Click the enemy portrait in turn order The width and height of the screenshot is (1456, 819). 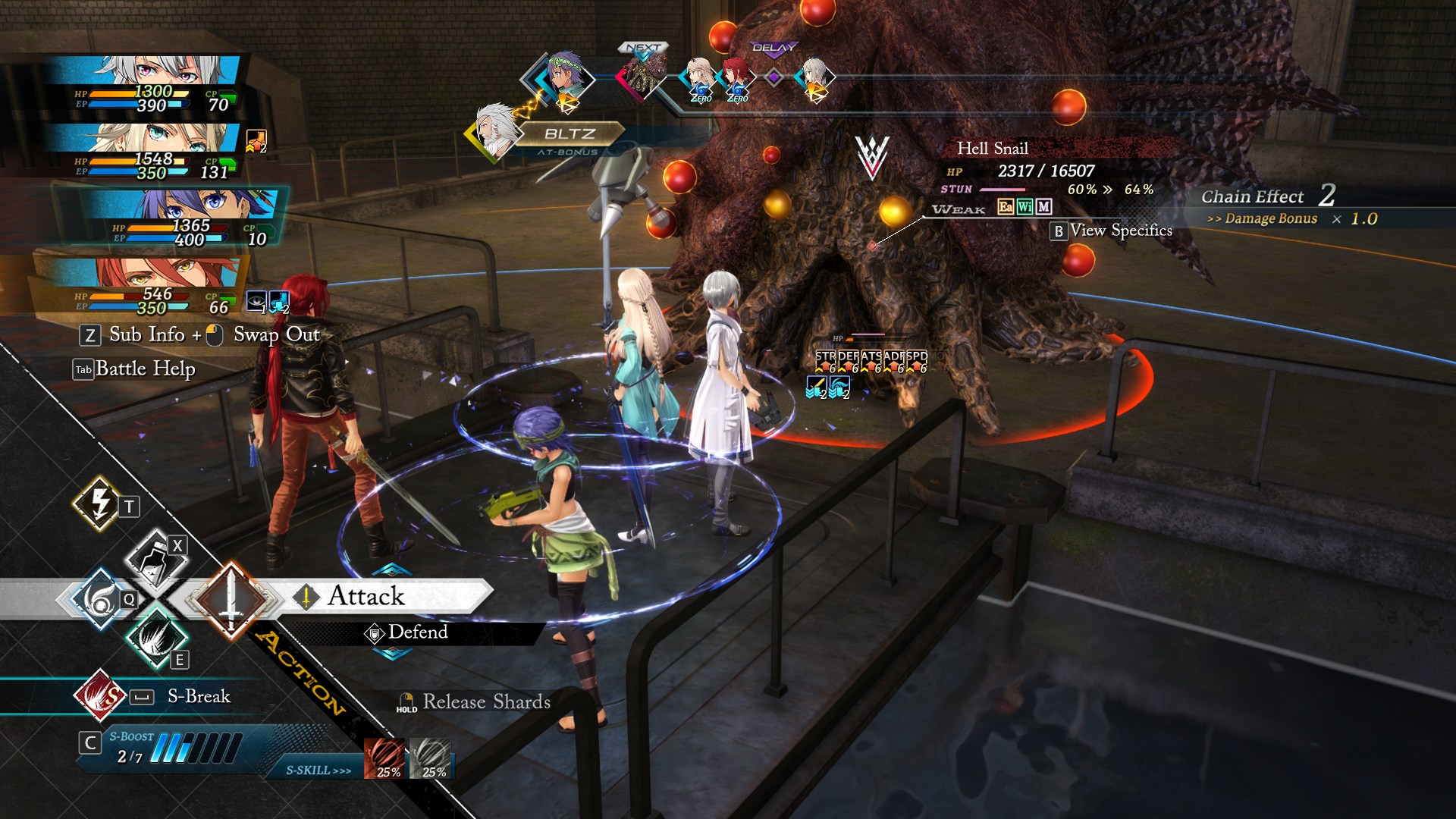pos(643,76)
